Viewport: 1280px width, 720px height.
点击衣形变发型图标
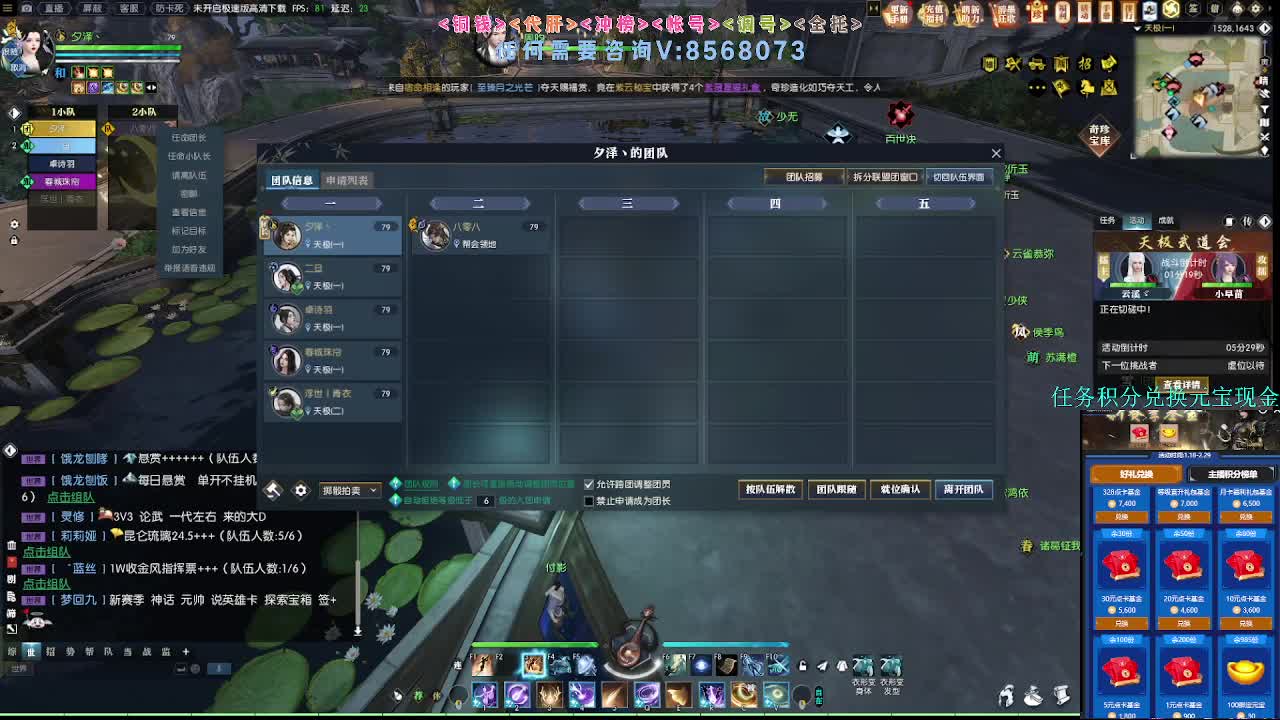(x=891, y=667)
